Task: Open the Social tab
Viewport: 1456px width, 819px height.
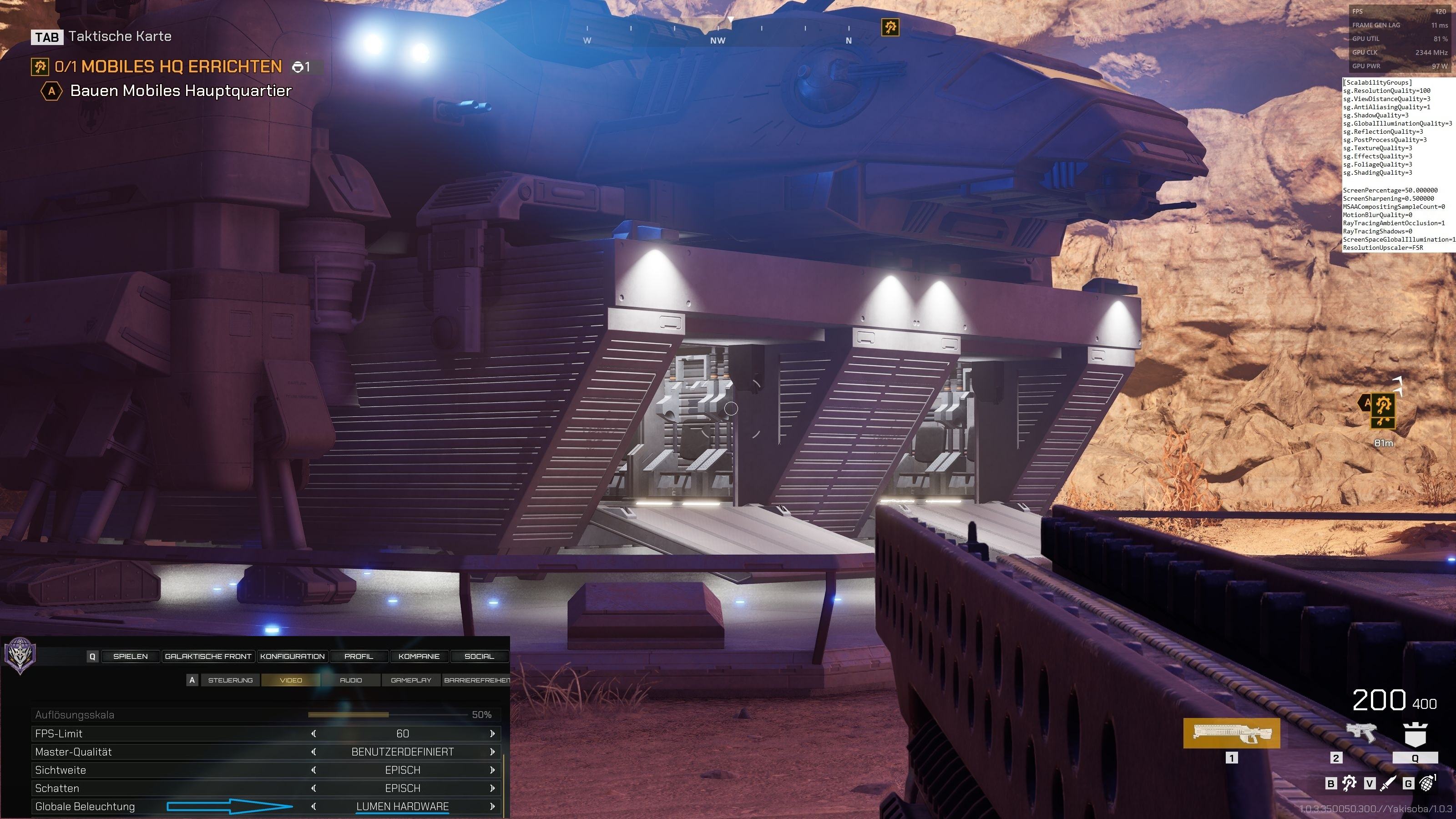Action: tap(479, 656)
